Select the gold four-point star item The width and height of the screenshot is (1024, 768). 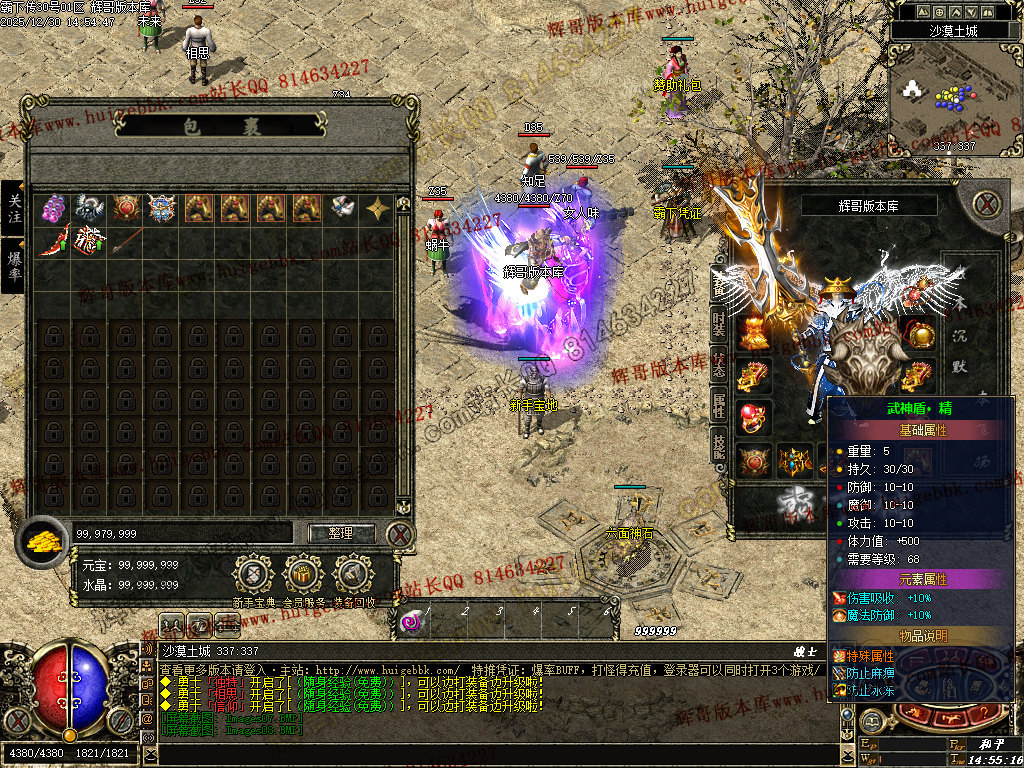coord(378,208)
